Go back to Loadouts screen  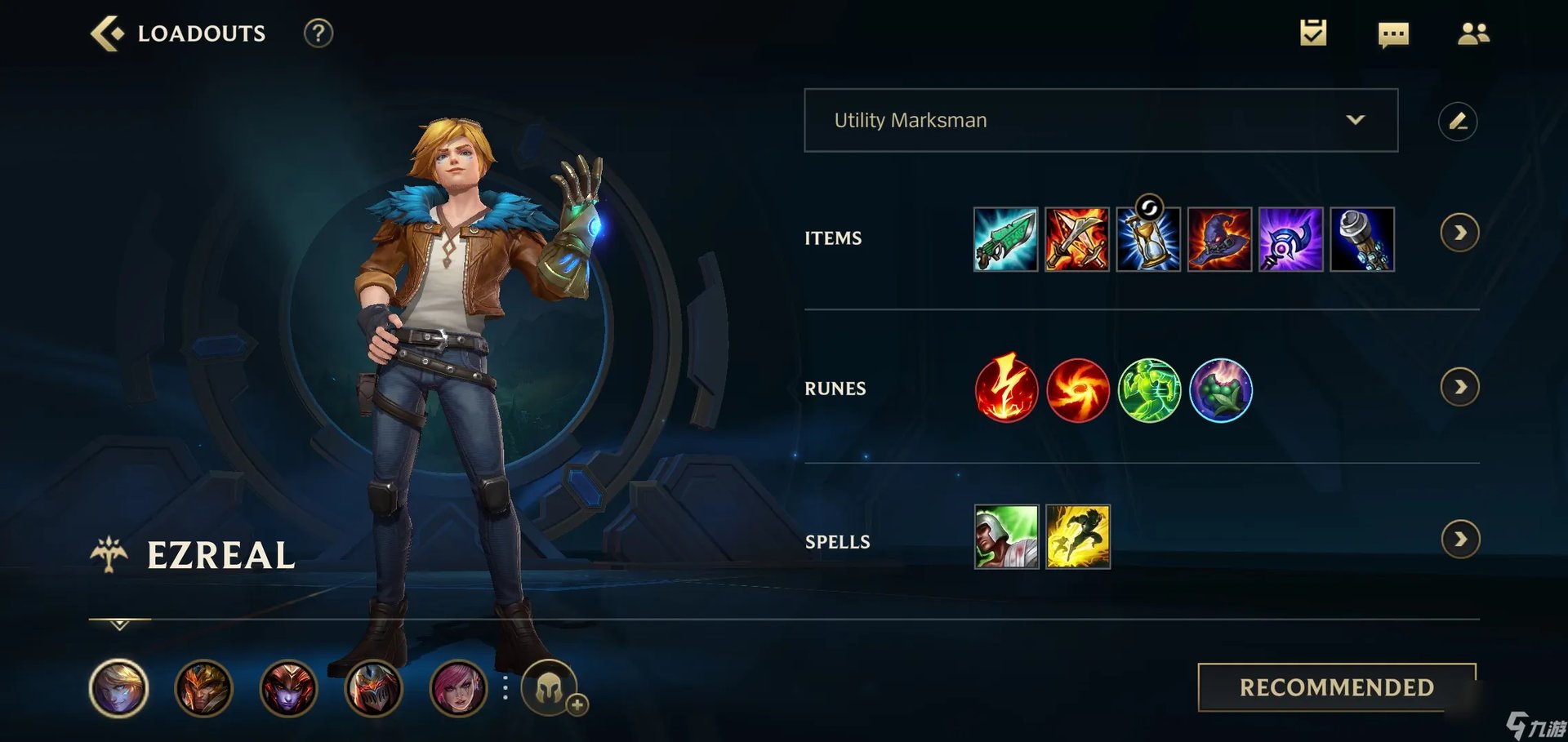(109, 33)
